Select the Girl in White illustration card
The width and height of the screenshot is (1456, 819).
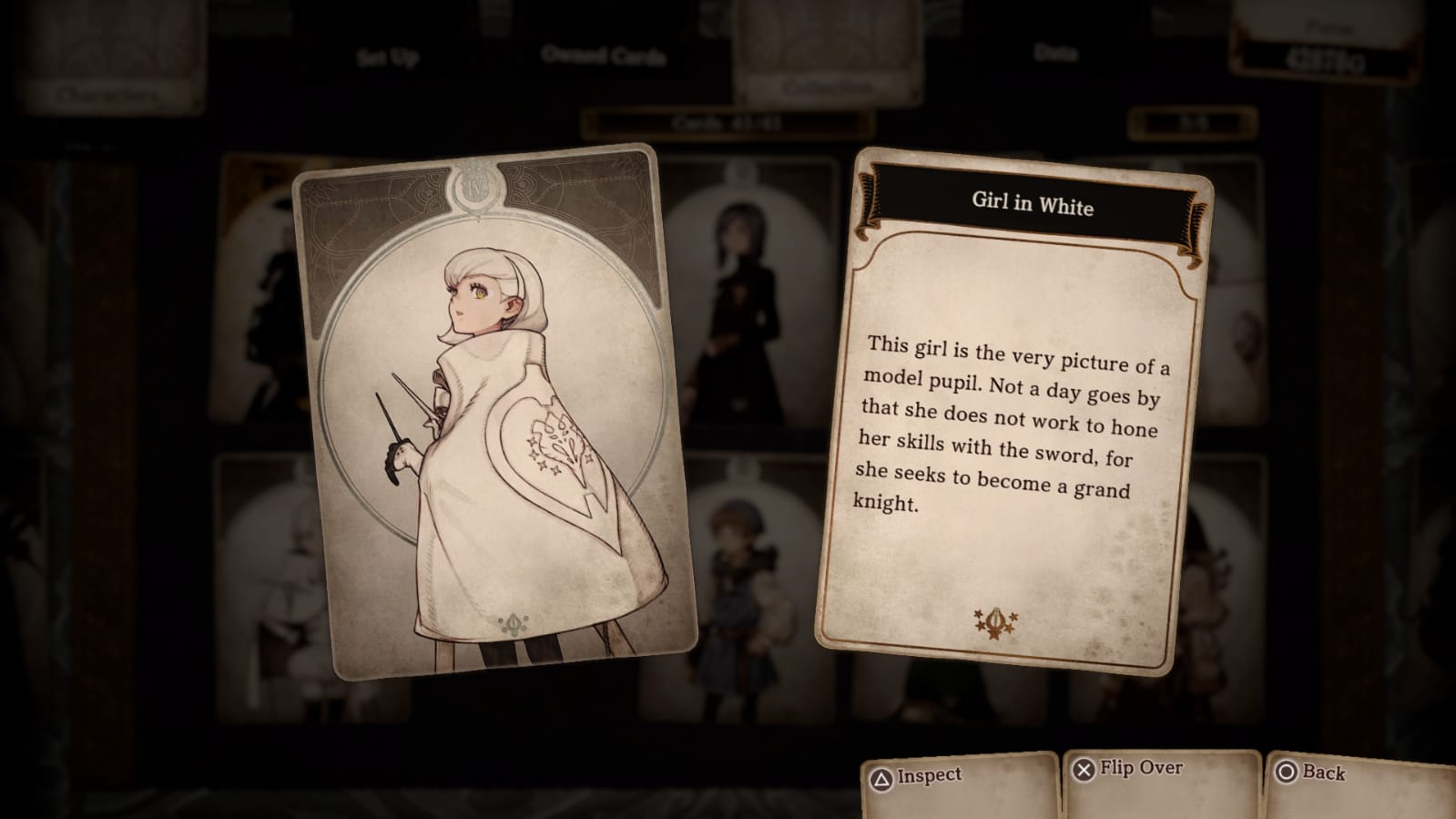click(493, 413)
